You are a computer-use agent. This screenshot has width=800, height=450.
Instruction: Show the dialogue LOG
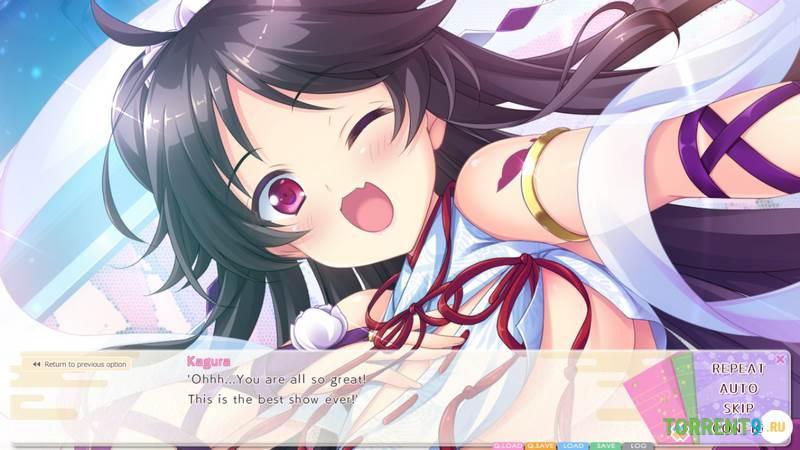pos(637,445)
